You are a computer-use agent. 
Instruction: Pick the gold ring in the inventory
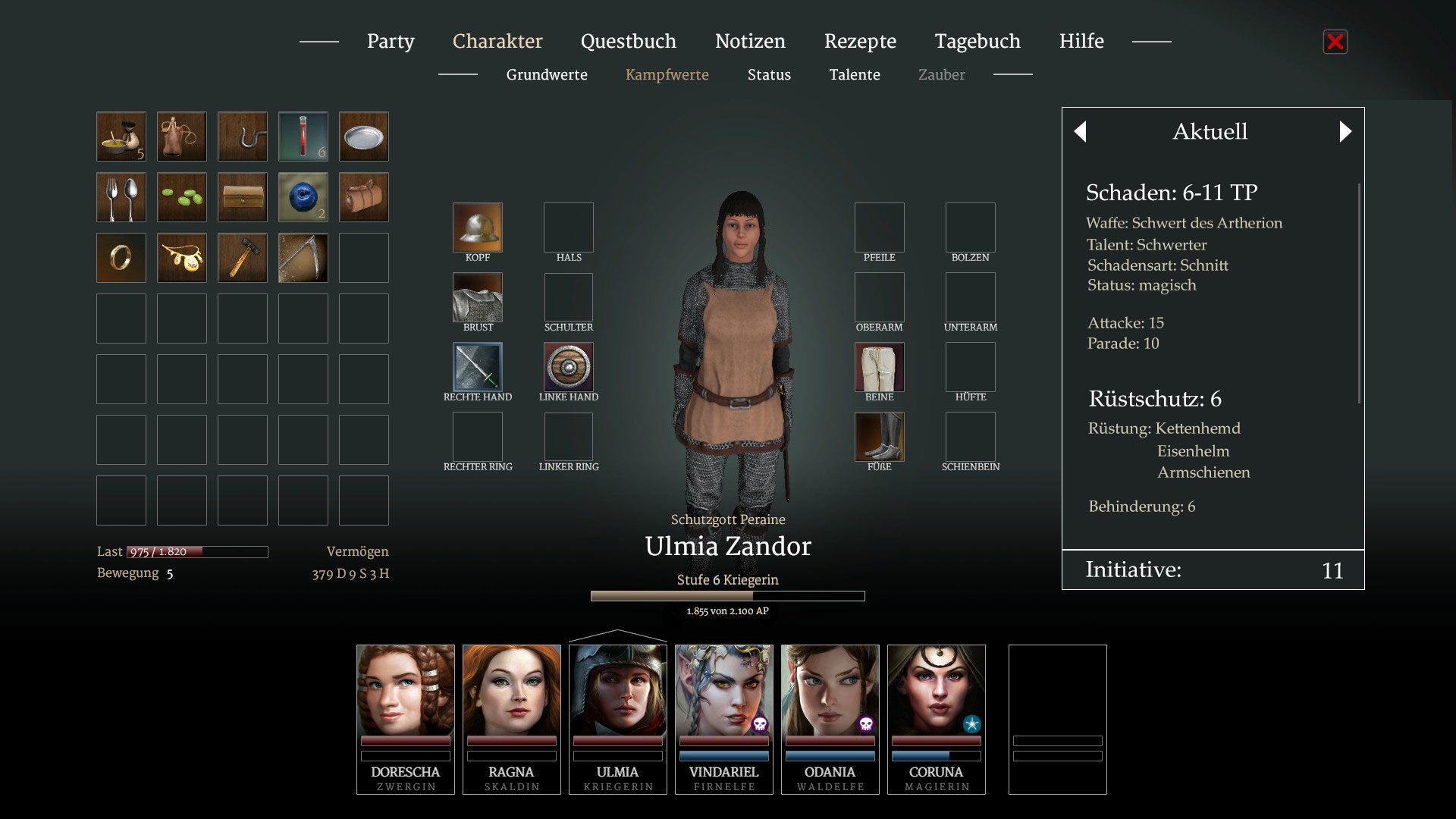point(121,258)
